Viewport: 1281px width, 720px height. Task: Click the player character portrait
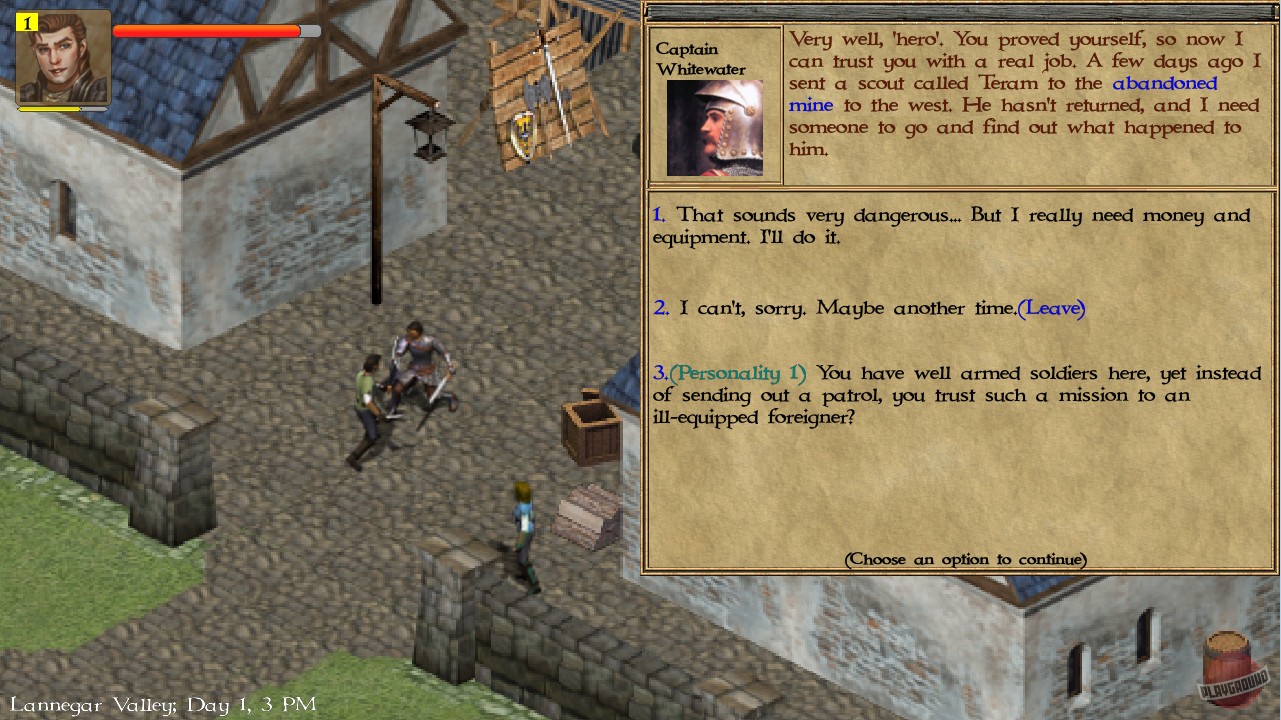coord(62,57)
